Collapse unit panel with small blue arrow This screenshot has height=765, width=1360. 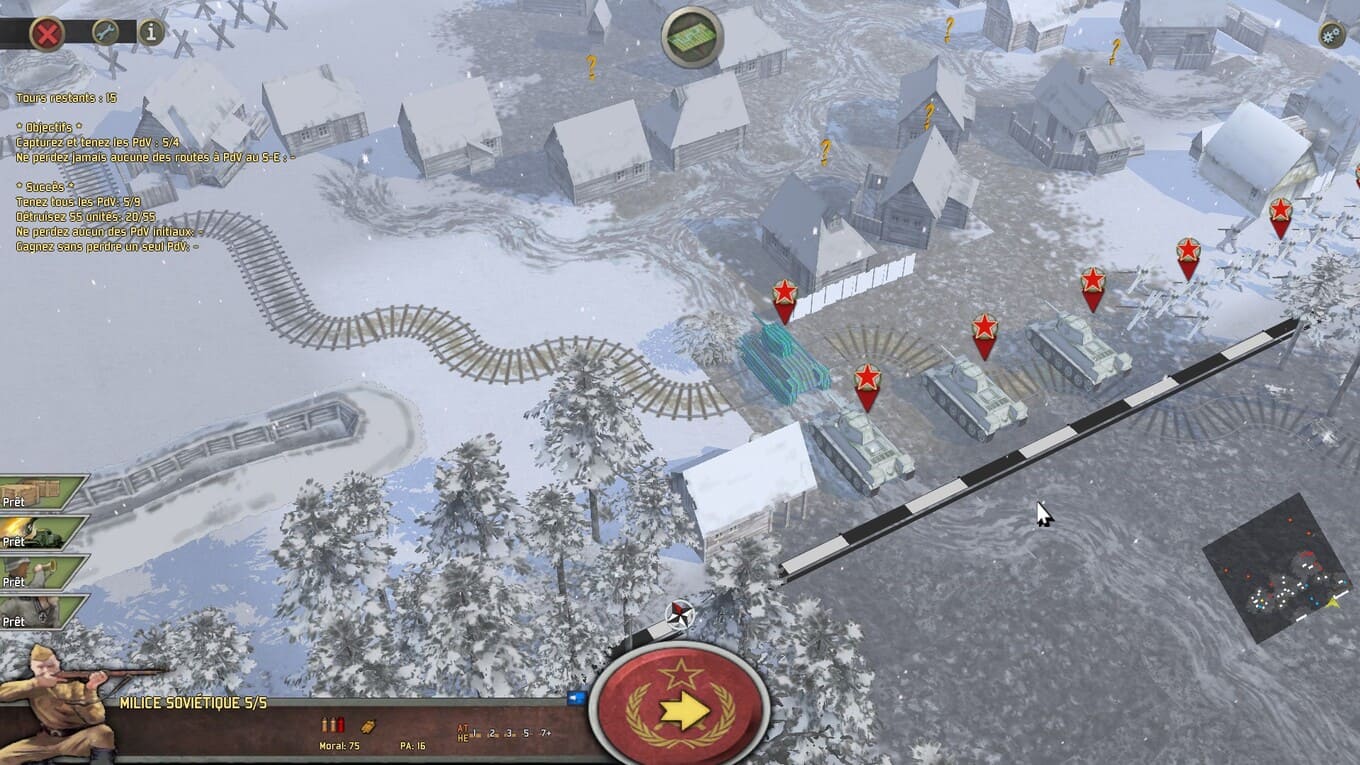coord(576,698)
